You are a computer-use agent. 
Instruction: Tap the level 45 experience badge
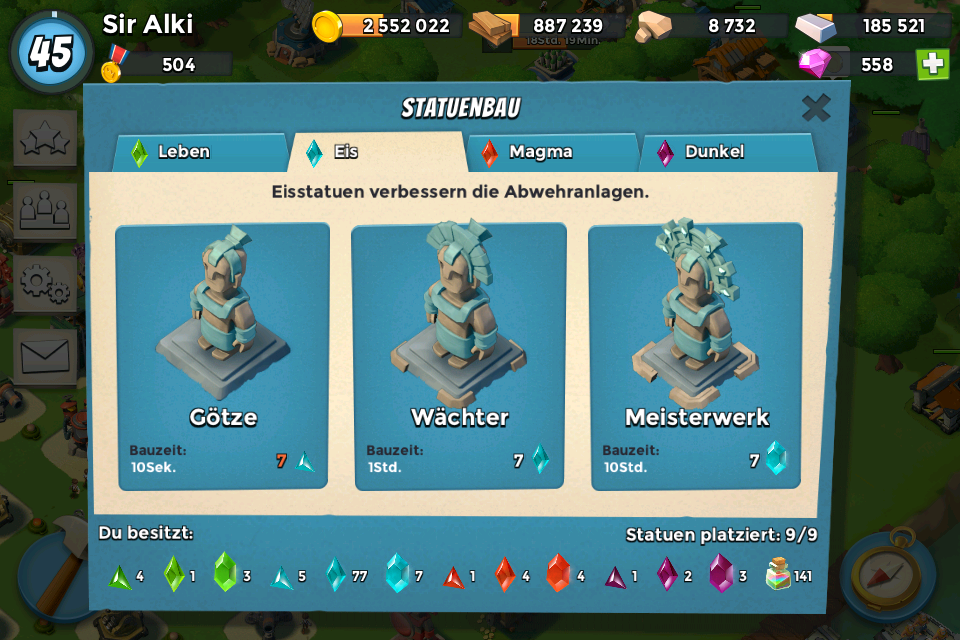(50, 52)
